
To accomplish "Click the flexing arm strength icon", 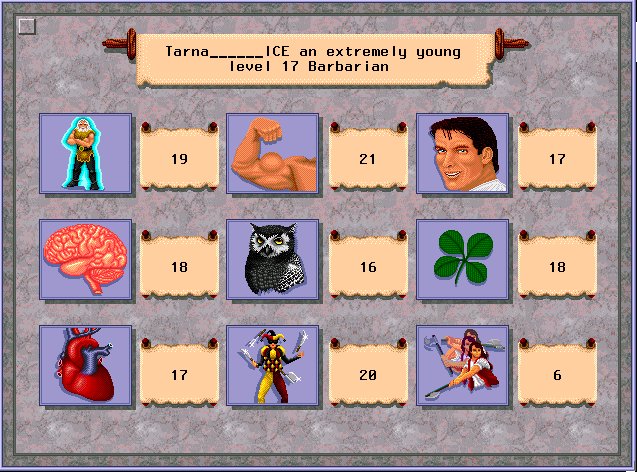I will [x=272, y=153].
